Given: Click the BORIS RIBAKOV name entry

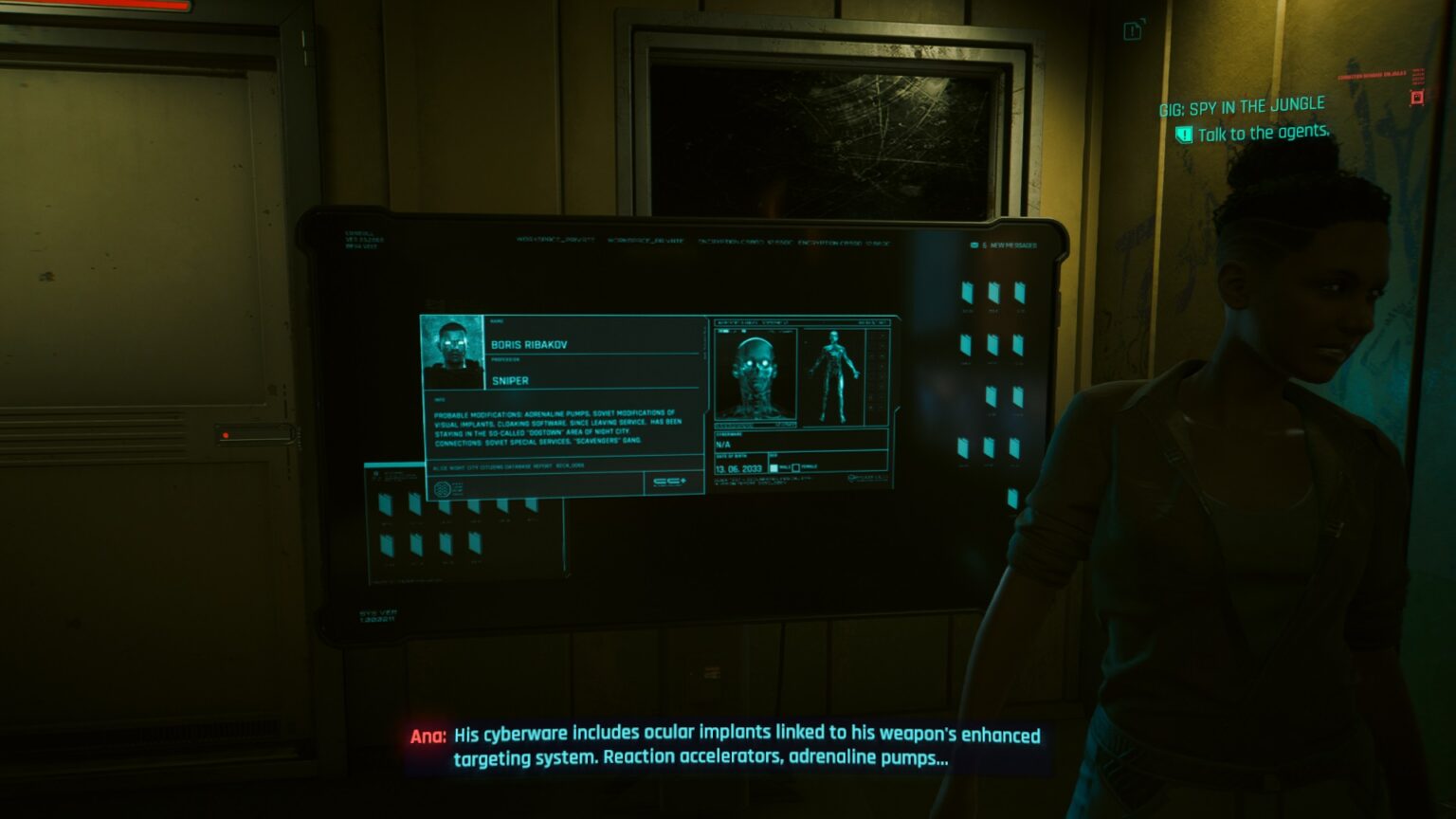Looking at the screenshot, I should [529, 348].
